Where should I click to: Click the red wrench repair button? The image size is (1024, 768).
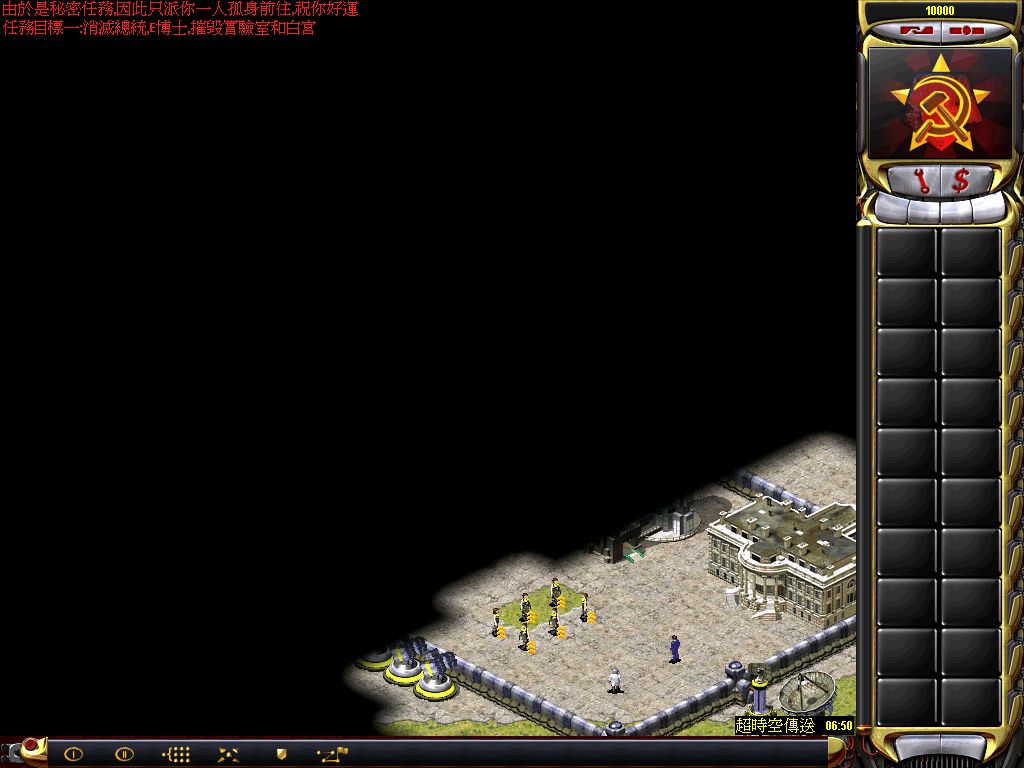[x=920, y=180]
